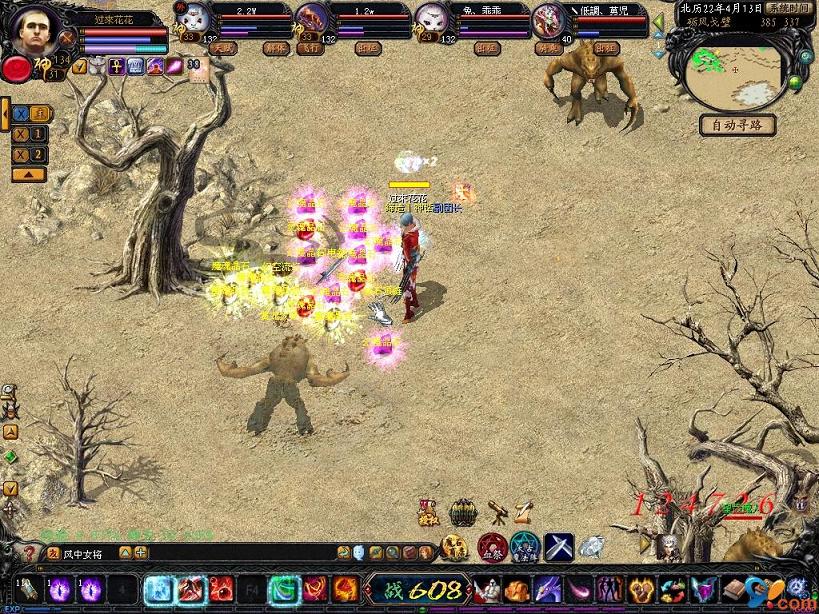The image size is (819, 614).
Task: Choose the X 2 preset row
Action: pyautogui.click(x=29, y=154)
